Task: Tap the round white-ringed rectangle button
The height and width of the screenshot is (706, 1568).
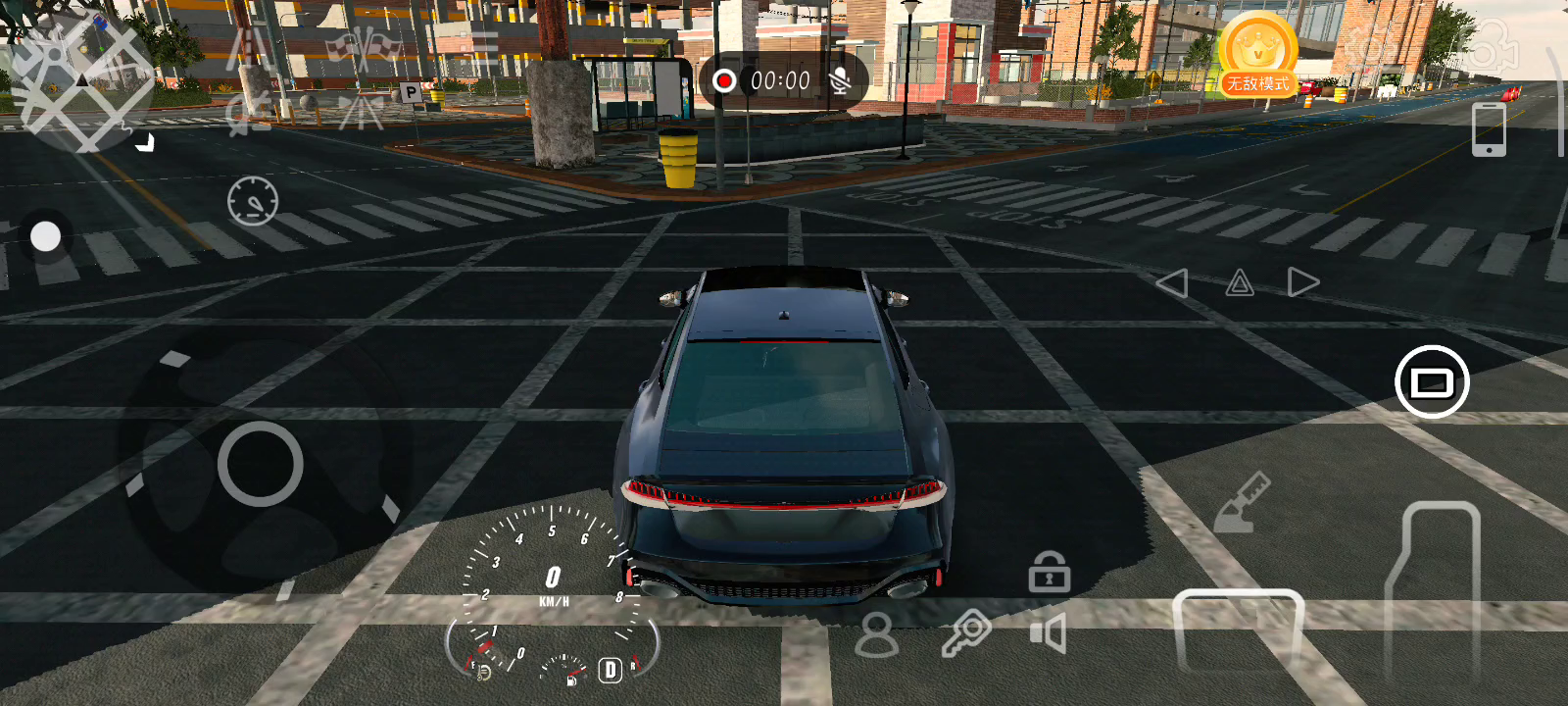Action: 1432,381
